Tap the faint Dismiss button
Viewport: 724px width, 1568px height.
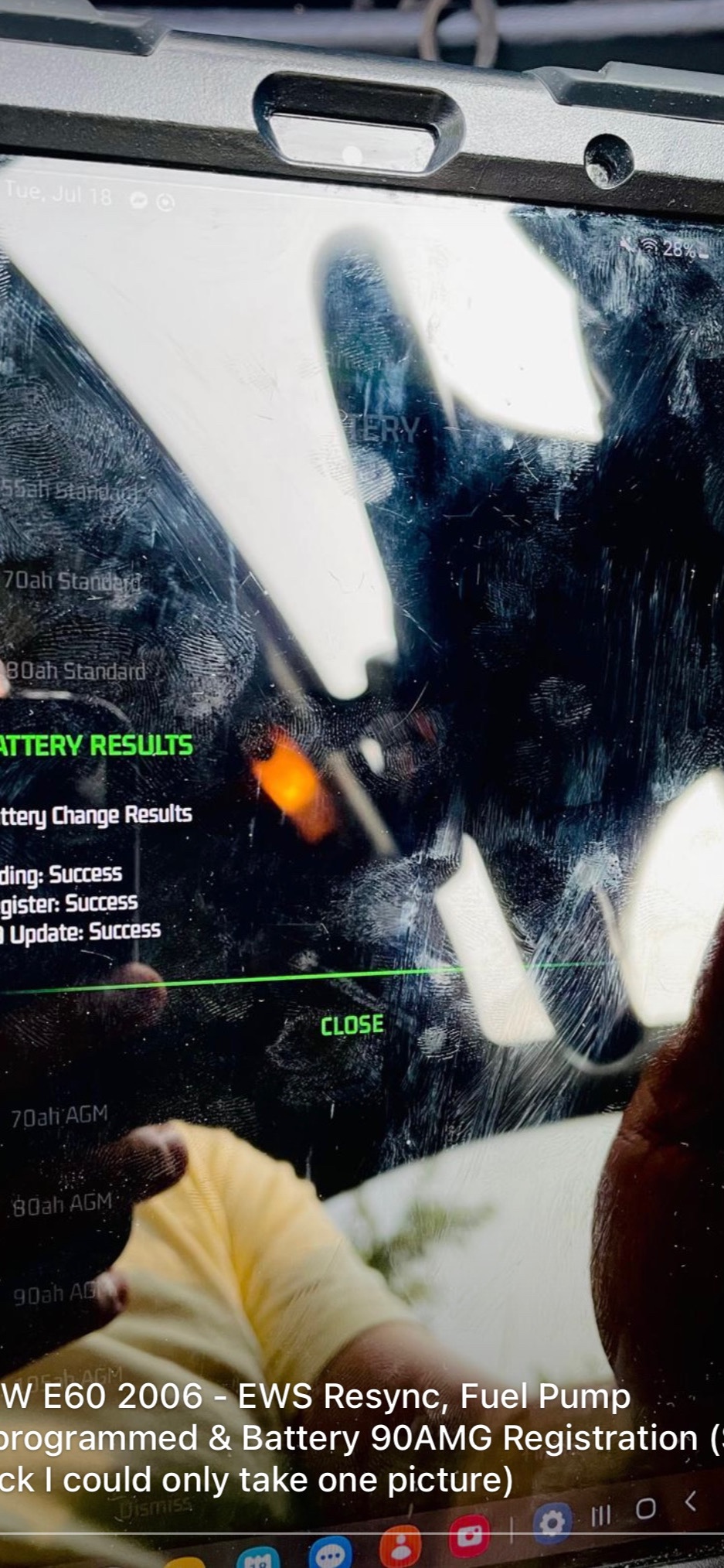tap(155, 1505)
